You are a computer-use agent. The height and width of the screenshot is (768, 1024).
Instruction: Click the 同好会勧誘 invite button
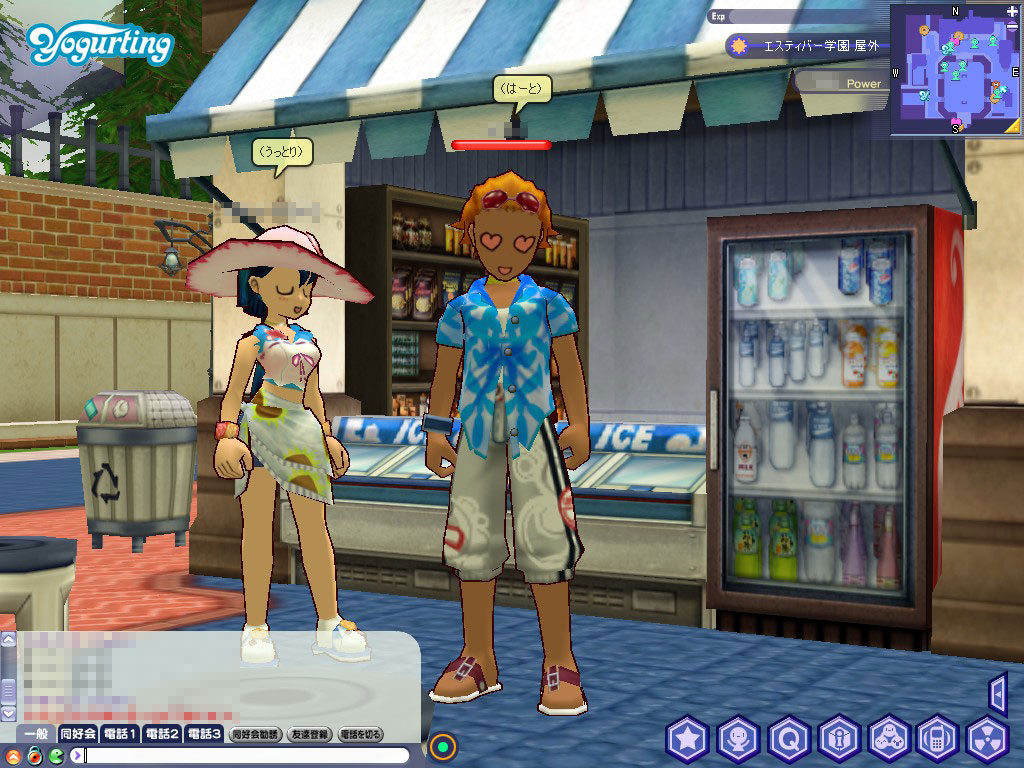(256, 734)
